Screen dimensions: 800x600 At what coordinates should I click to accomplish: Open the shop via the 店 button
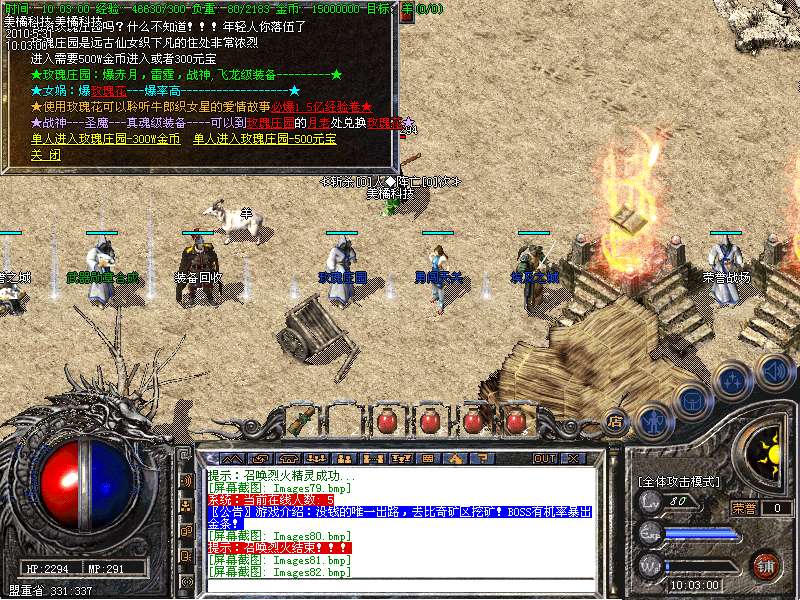click(617, 422)
